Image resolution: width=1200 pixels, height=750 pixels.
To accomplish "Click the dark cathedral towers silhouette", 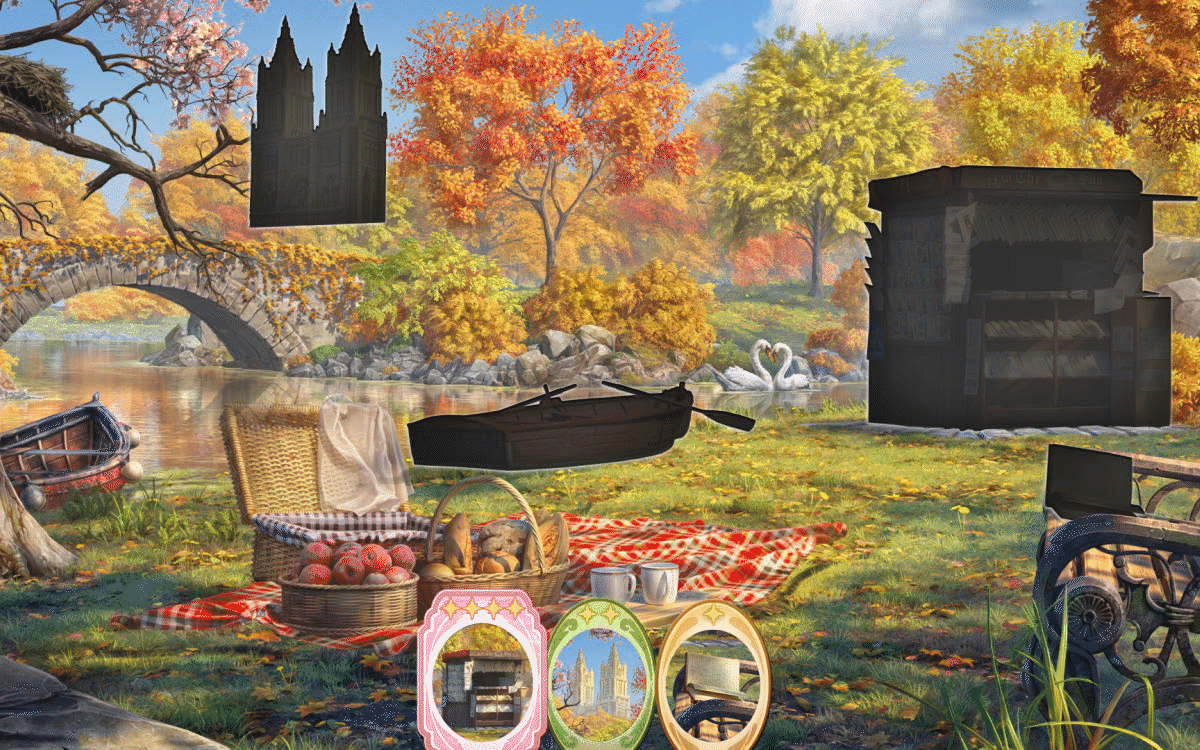I will 318,130.
